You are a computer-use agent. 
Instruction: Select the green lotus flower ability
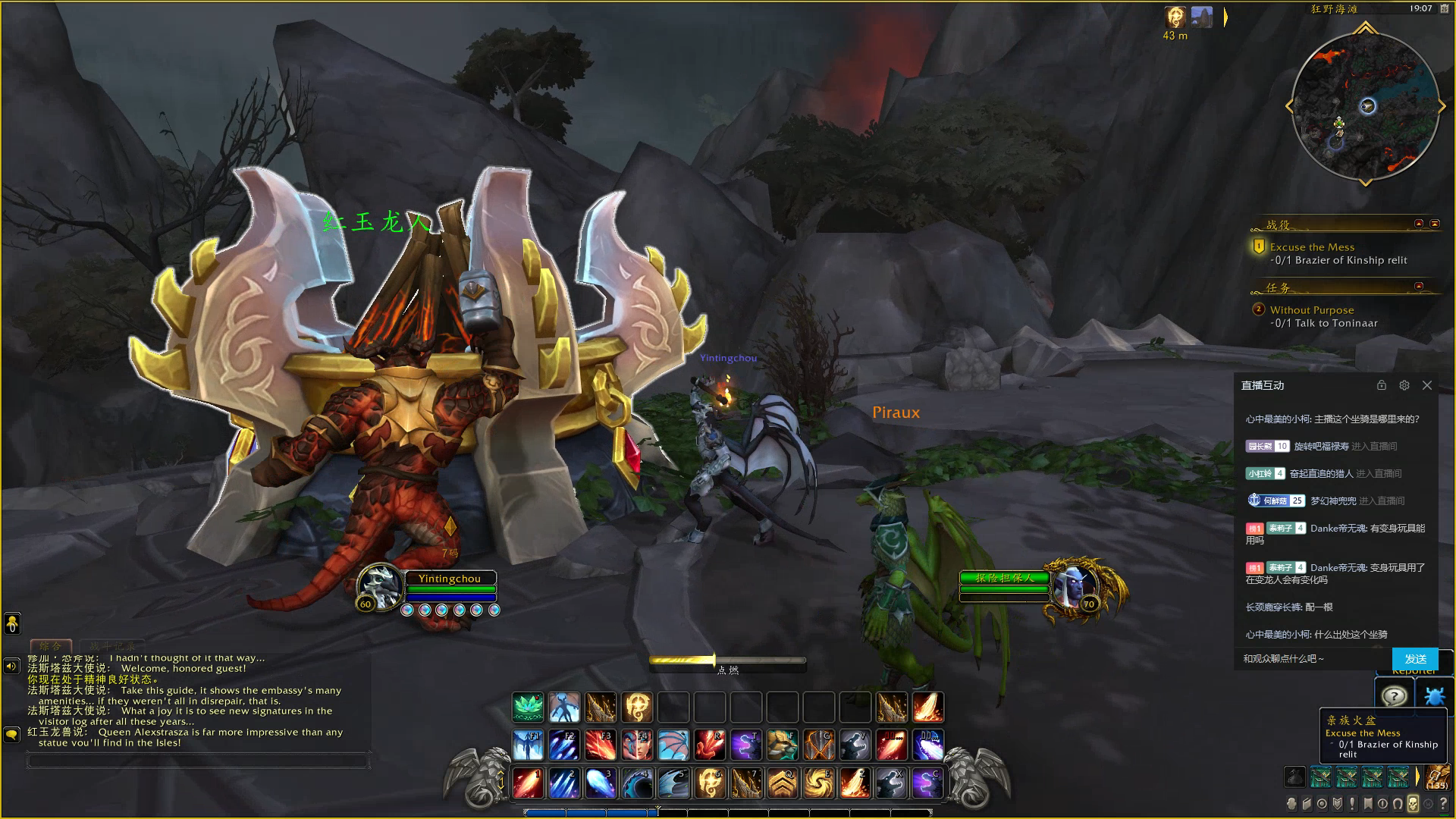coord(528,708)
